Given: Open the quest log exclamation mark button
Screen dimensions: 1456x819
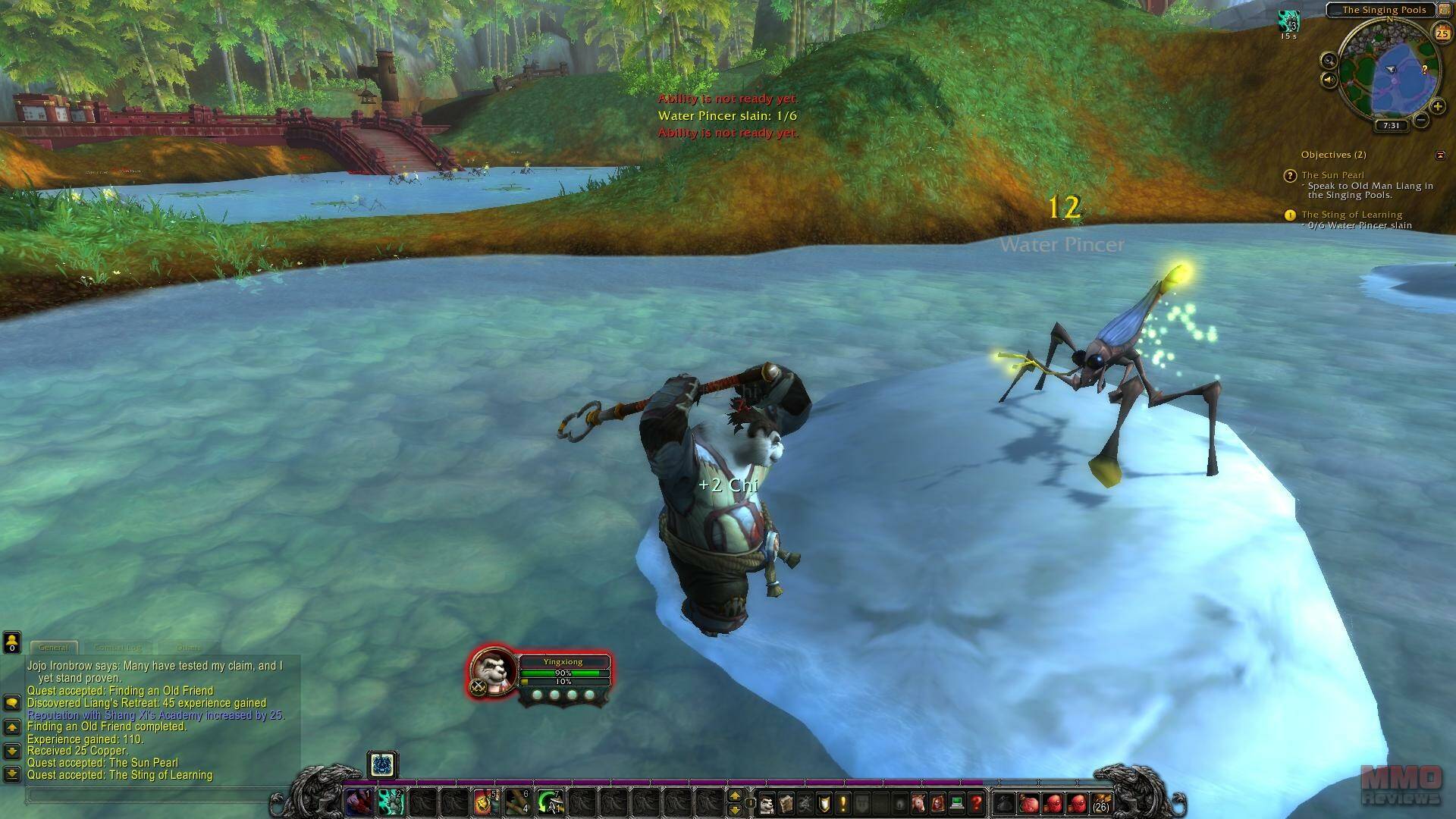Looking at the screenshot, I should click(x=843, y=802).
